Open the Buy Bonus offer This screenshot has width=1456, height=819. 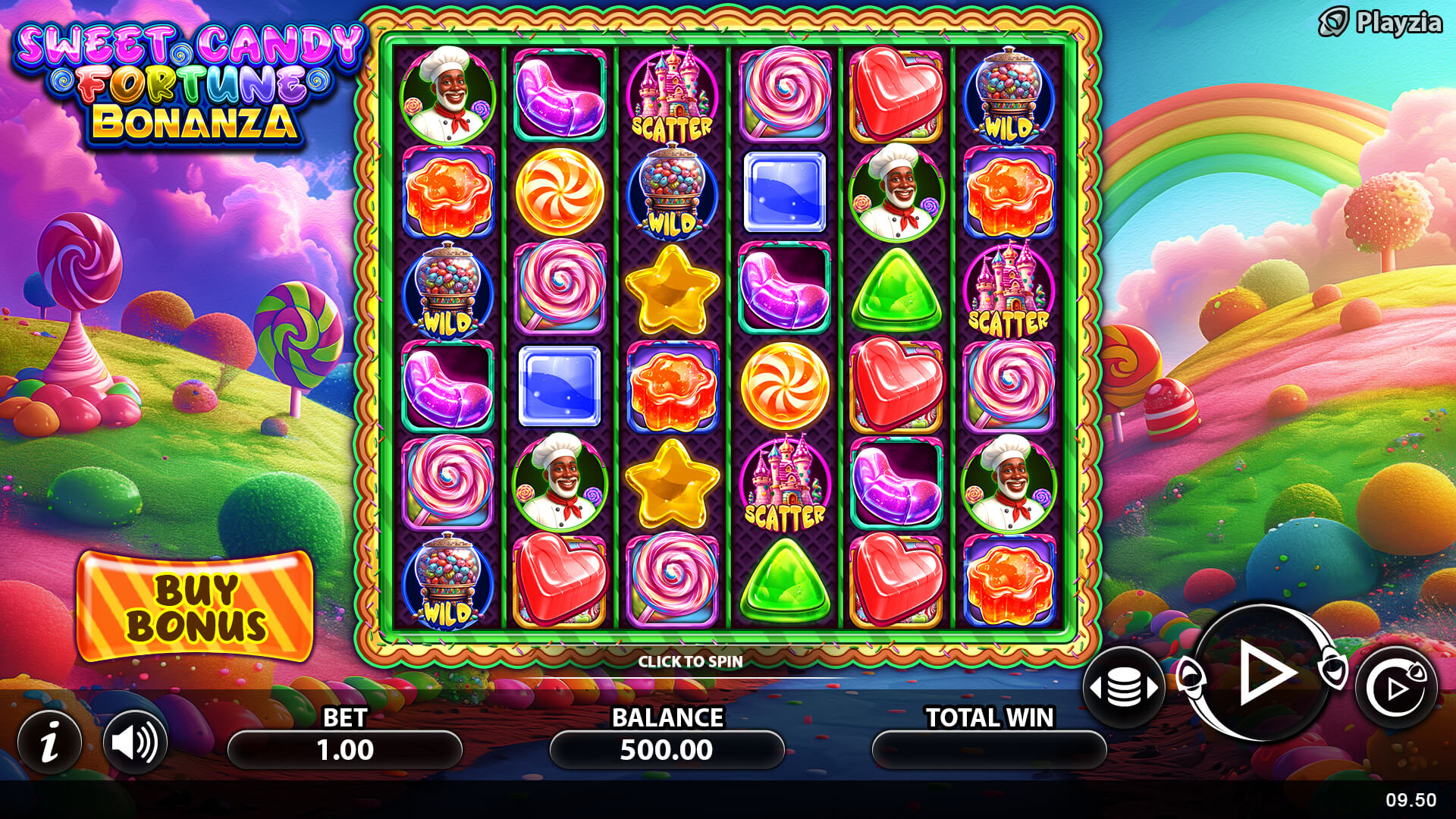point(196,607)
